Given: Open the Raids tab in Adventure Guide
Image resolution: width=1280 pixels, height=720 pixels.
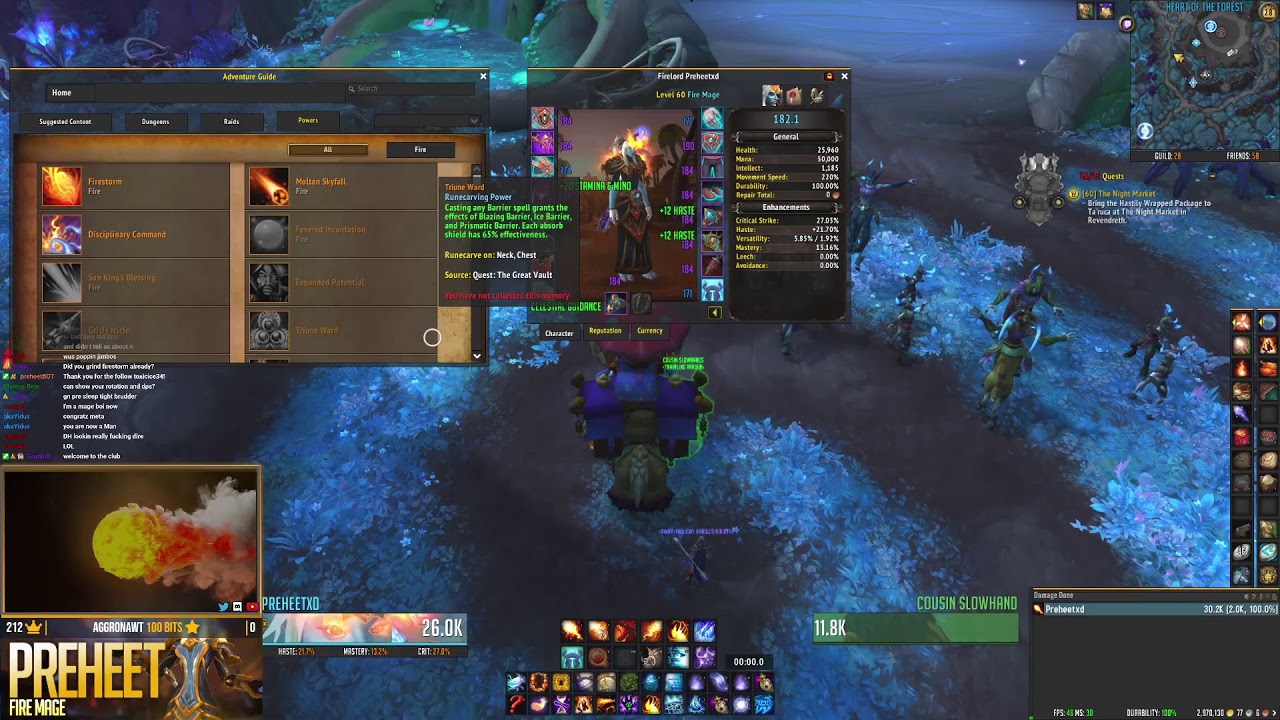Looking at the screenshot, I should click(231, 121).
